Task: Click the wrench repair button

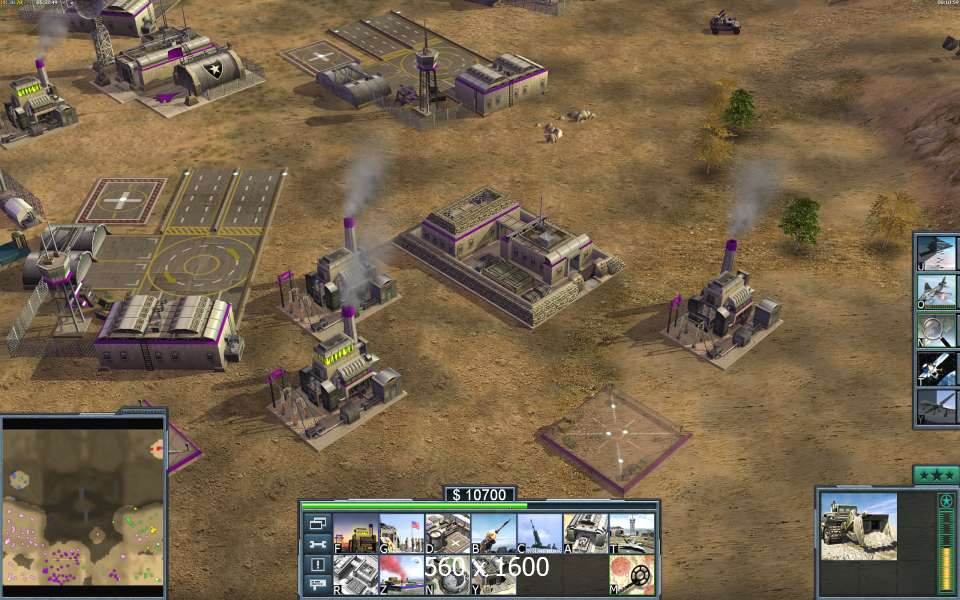Action: (x=317, y=544)
